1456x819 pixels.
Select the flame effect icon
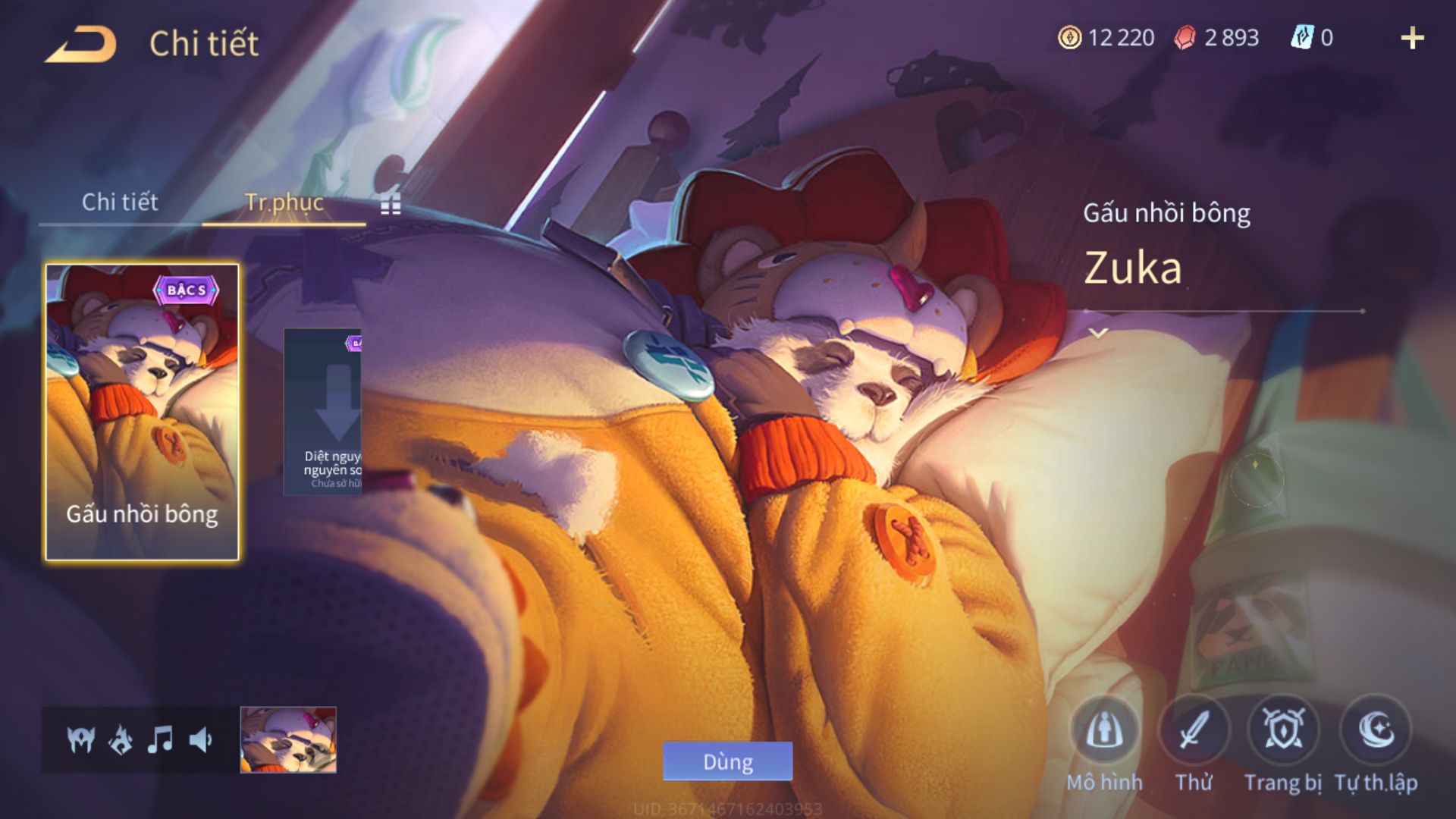coord(121,739)
